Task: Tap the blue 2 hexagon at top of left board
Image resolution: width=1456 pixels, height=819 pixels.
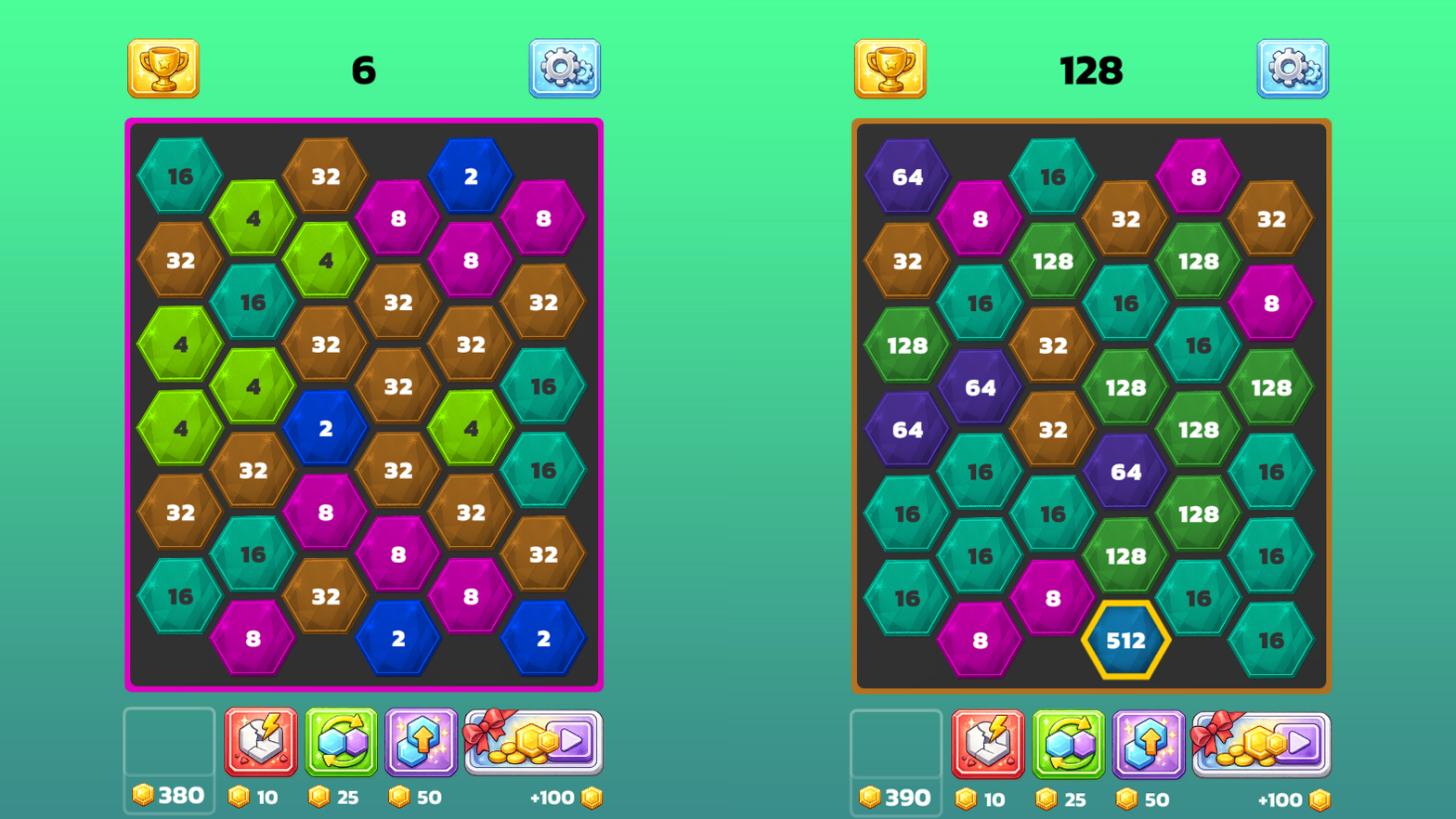Action: [x=470, y=176]
